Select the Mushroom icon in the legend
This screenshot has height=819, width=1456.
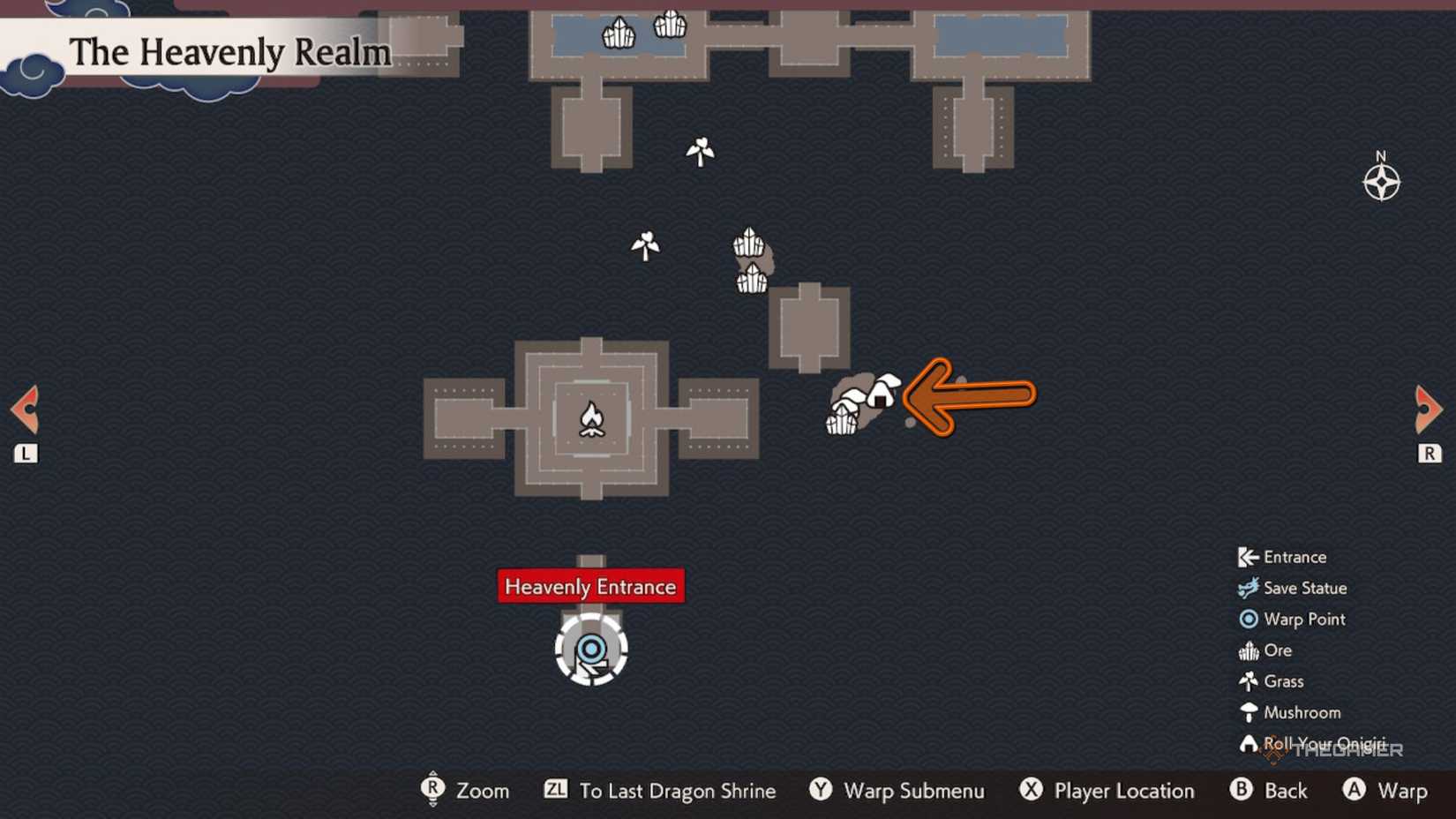1250,712
